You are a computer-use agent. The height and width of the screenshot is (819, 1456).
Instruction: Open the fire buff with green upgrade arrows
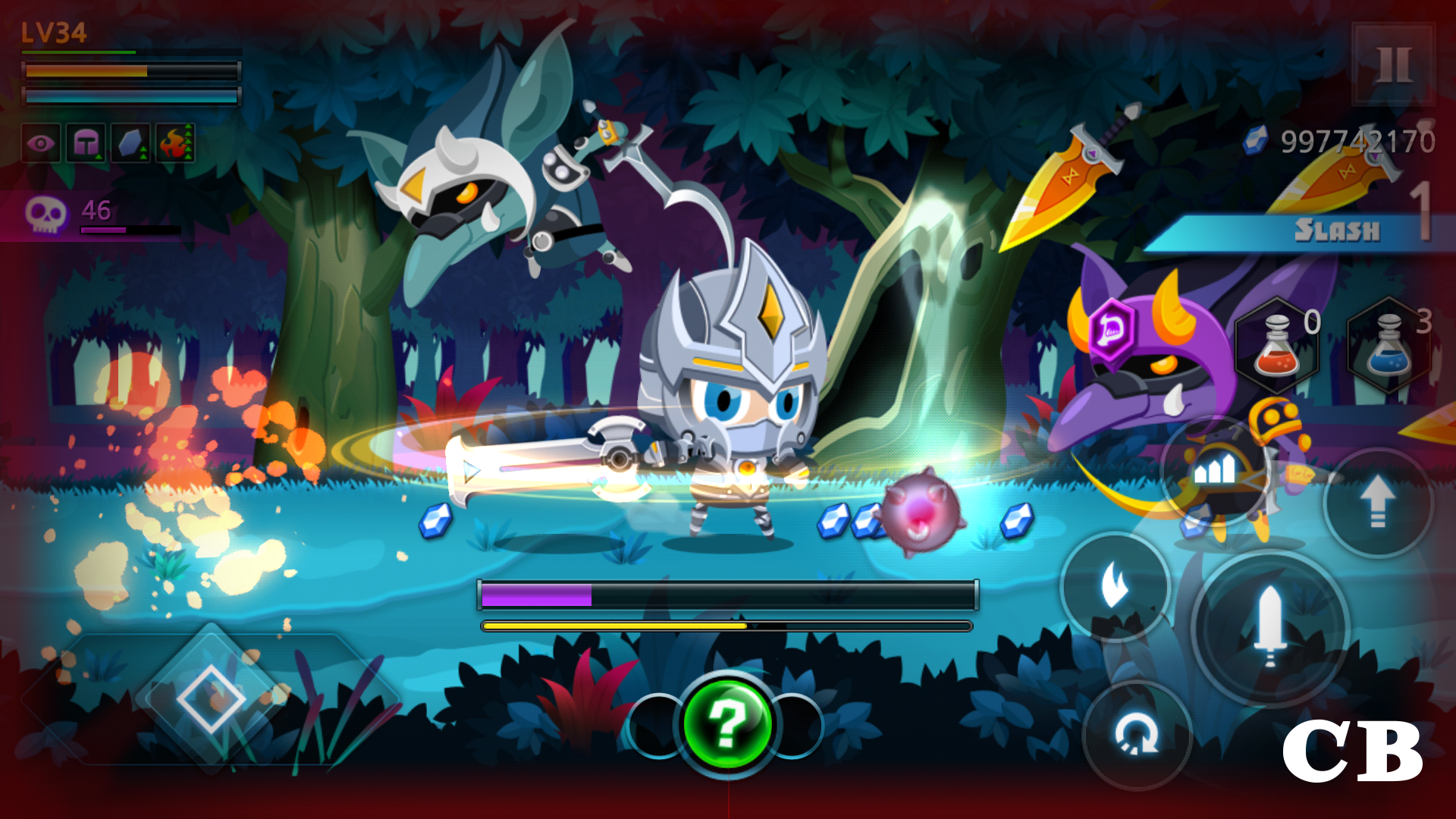coord(174,143)
